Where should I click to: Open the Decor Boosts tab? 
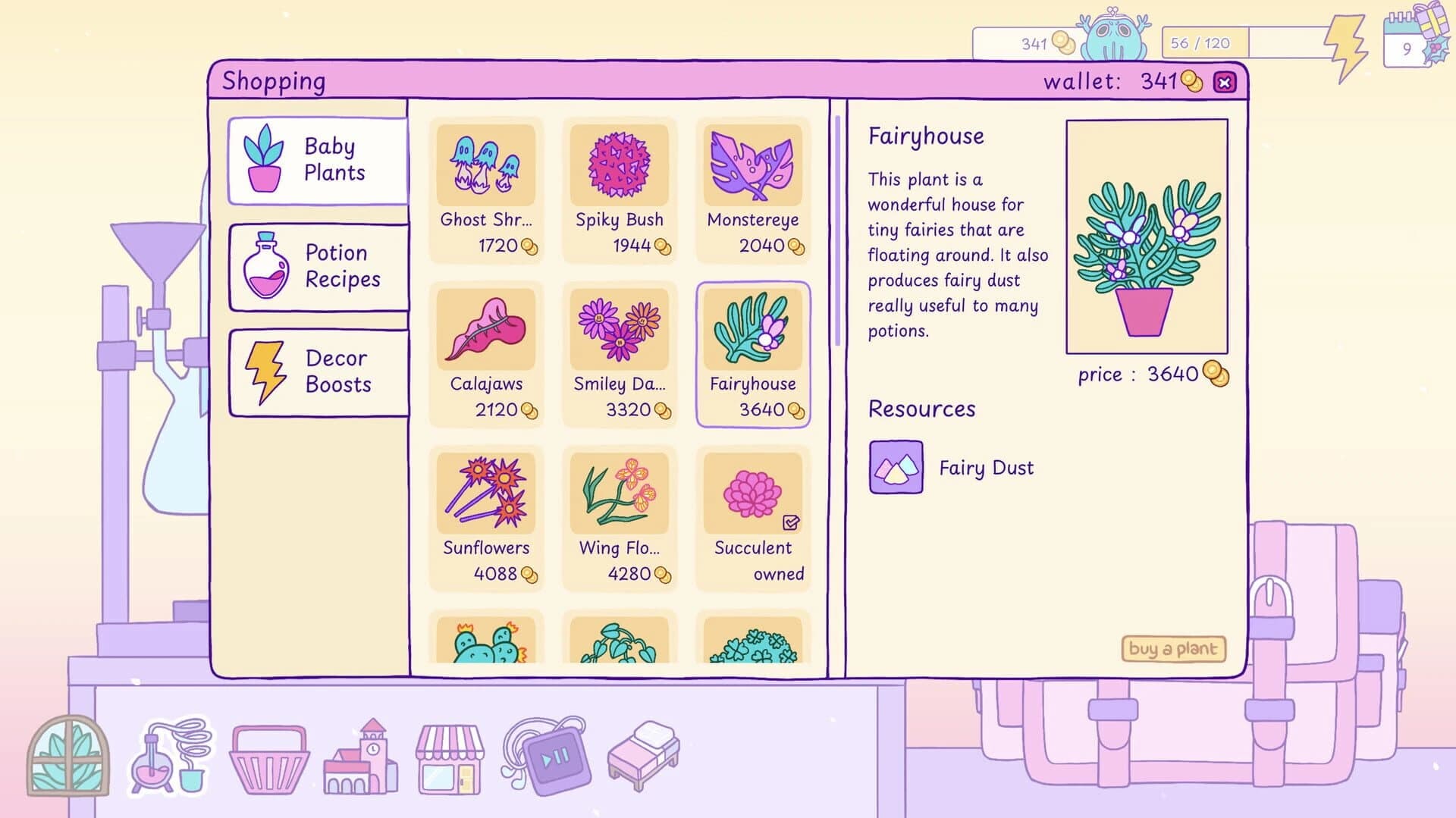pyautogui.click(x=318, y=371)
